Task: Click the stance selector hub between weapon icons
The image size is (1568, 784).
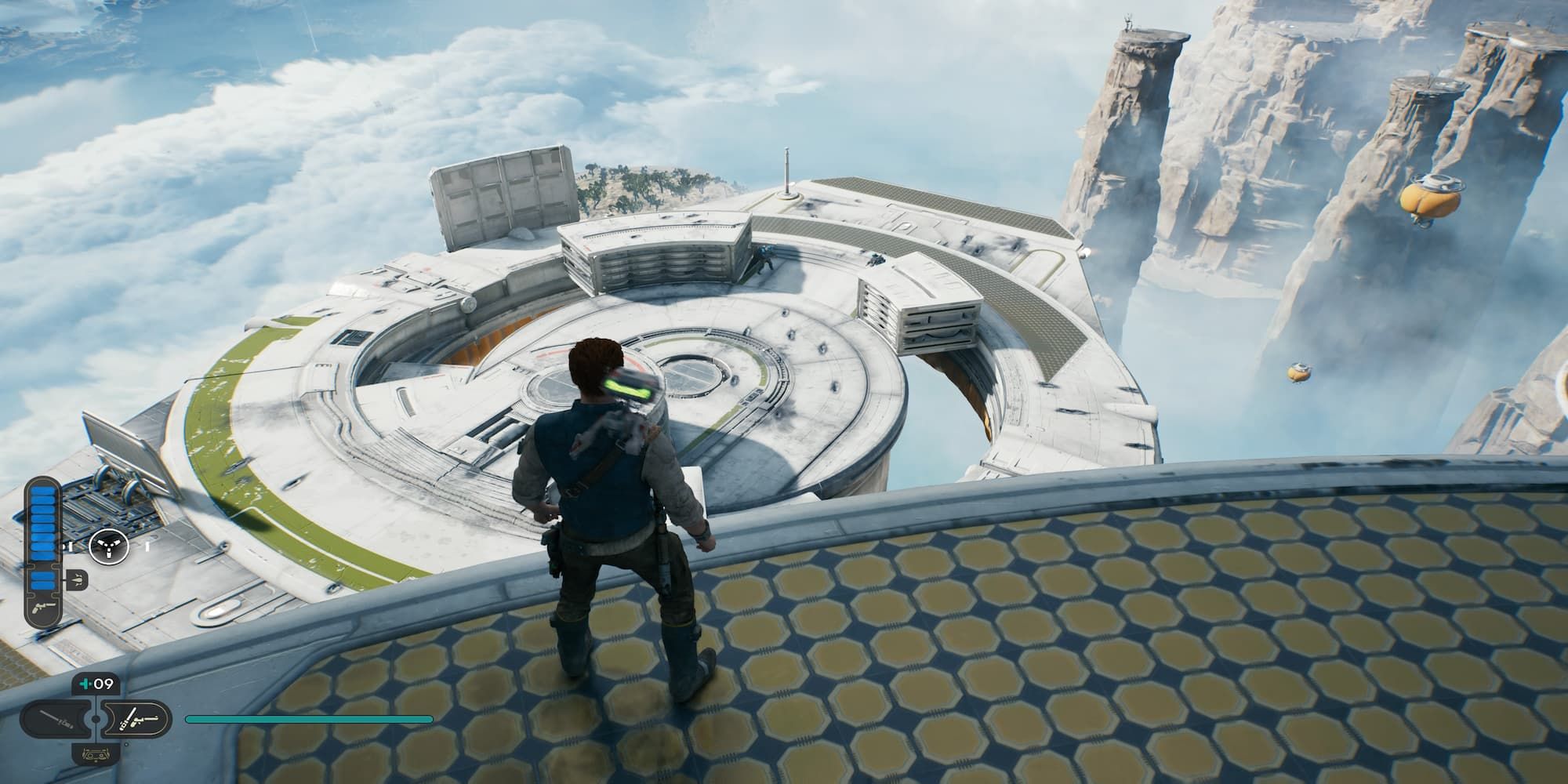Action: (x=94, y=720)
